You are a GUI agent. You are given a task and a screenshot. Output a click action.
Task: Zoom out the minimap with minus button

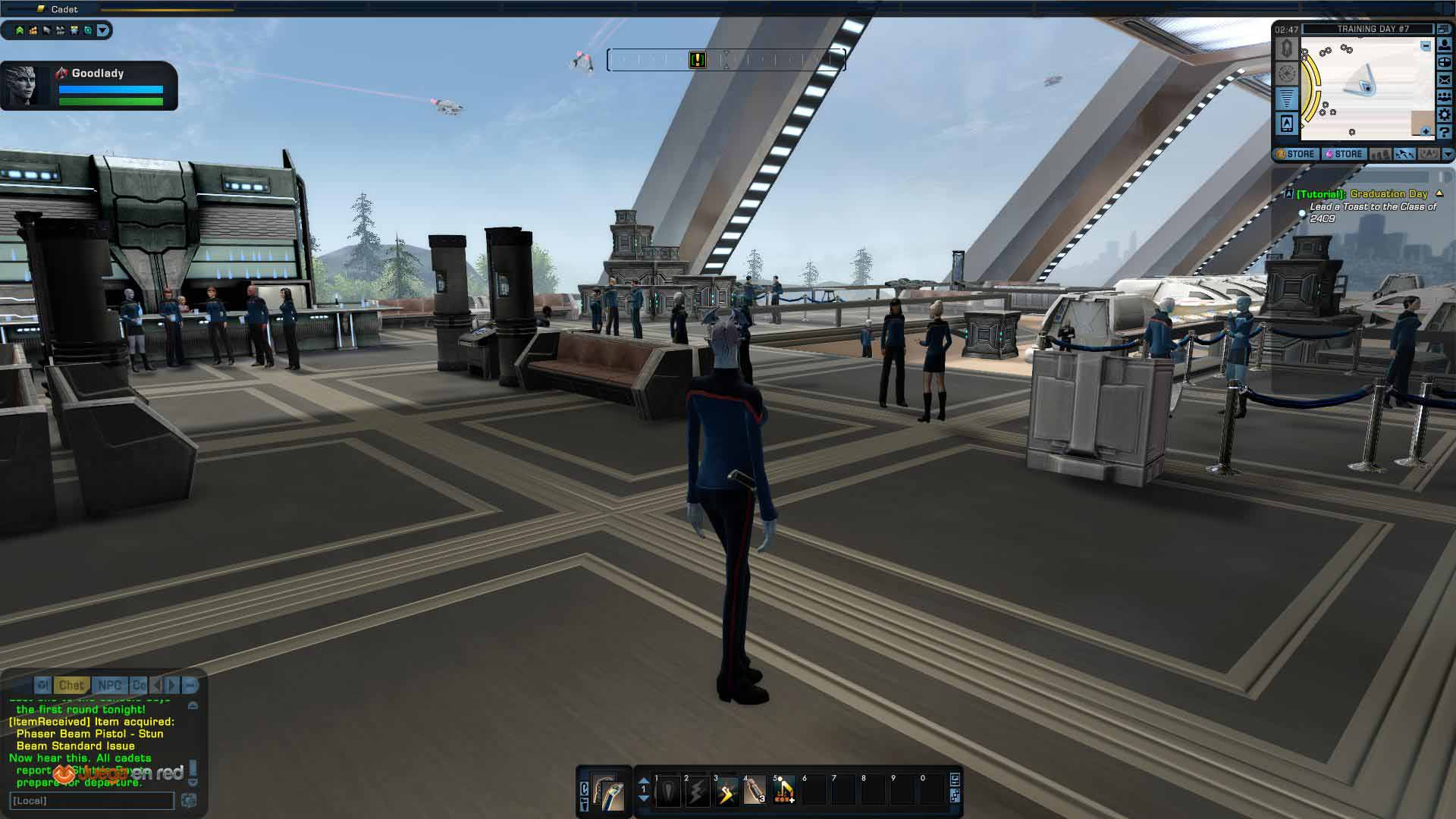click(1426, 46)
